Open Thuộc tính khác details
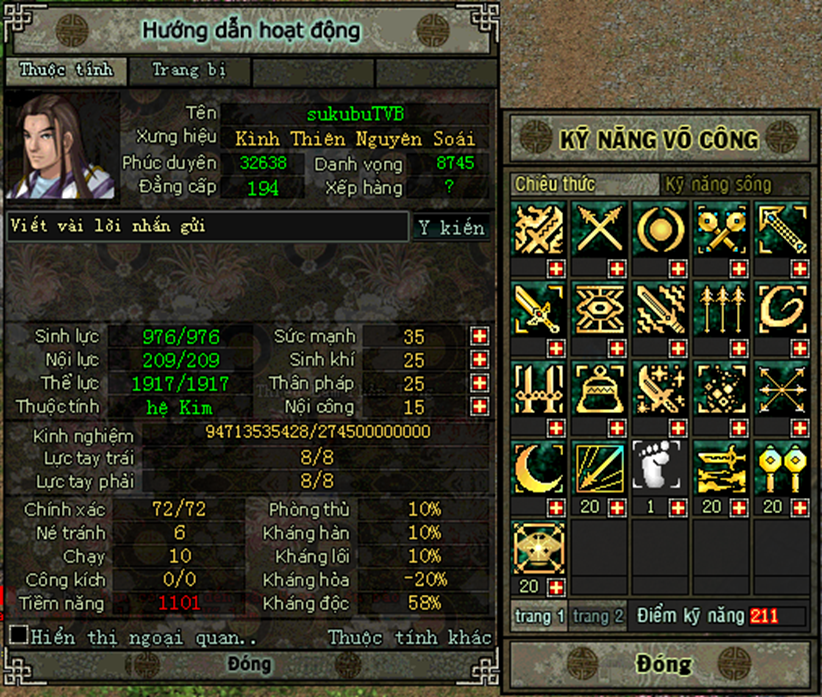Screen dimensions: 822x697 410,637
